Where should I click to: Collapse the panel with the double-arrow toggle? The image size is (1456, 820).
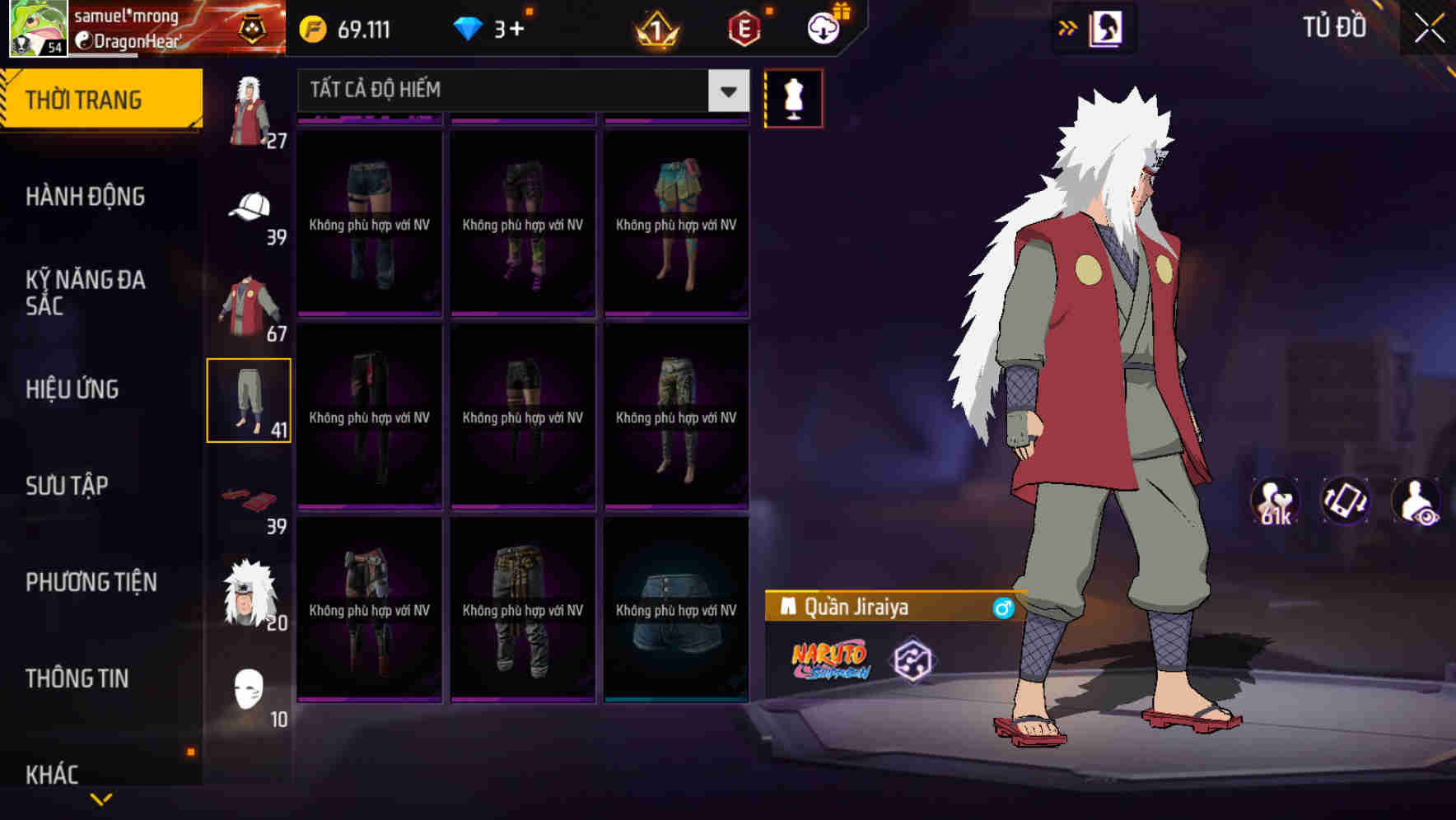[1068, 27]
